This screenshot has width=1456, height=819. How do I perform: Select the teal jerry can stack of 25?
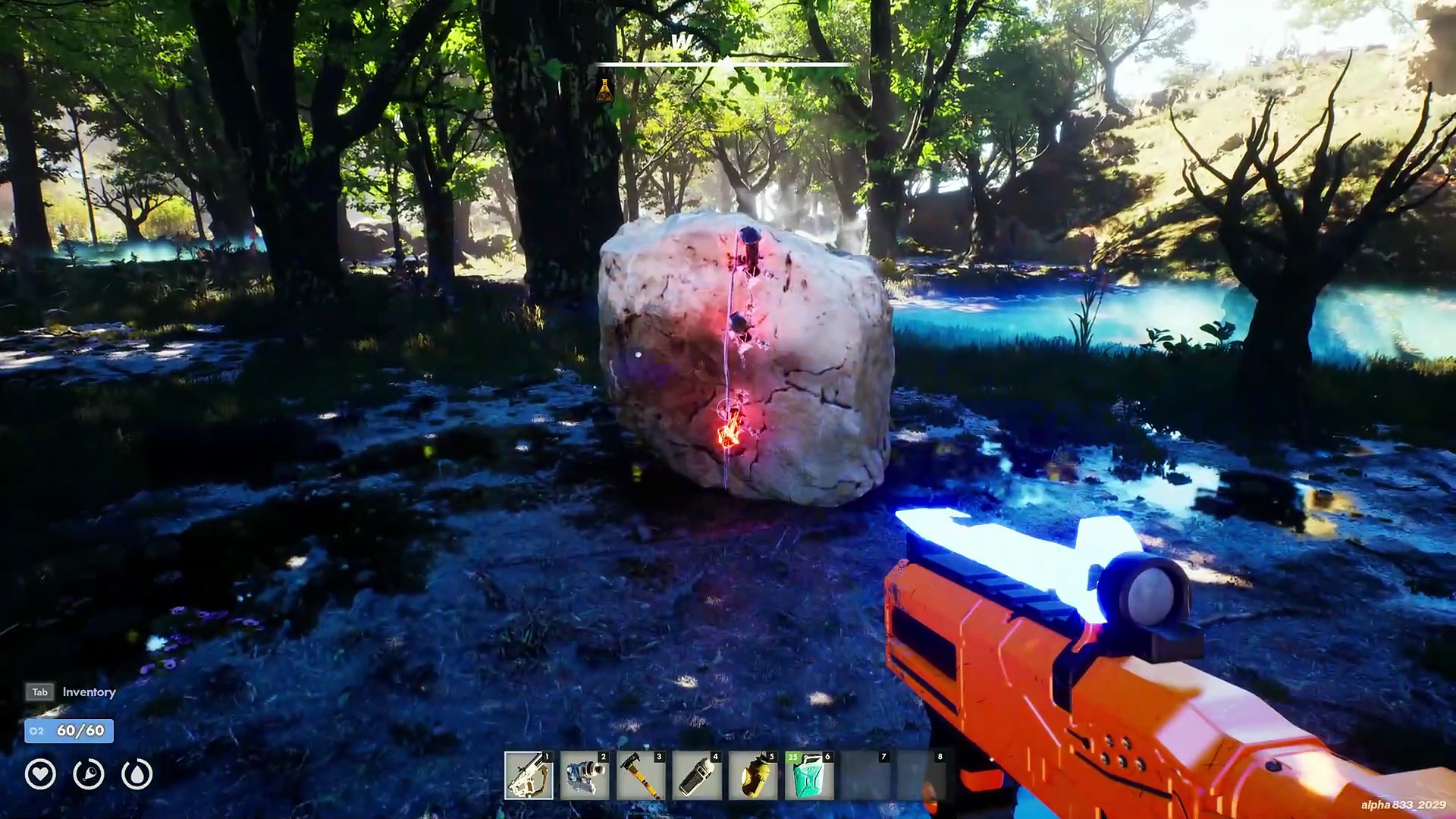click(809, 776)
